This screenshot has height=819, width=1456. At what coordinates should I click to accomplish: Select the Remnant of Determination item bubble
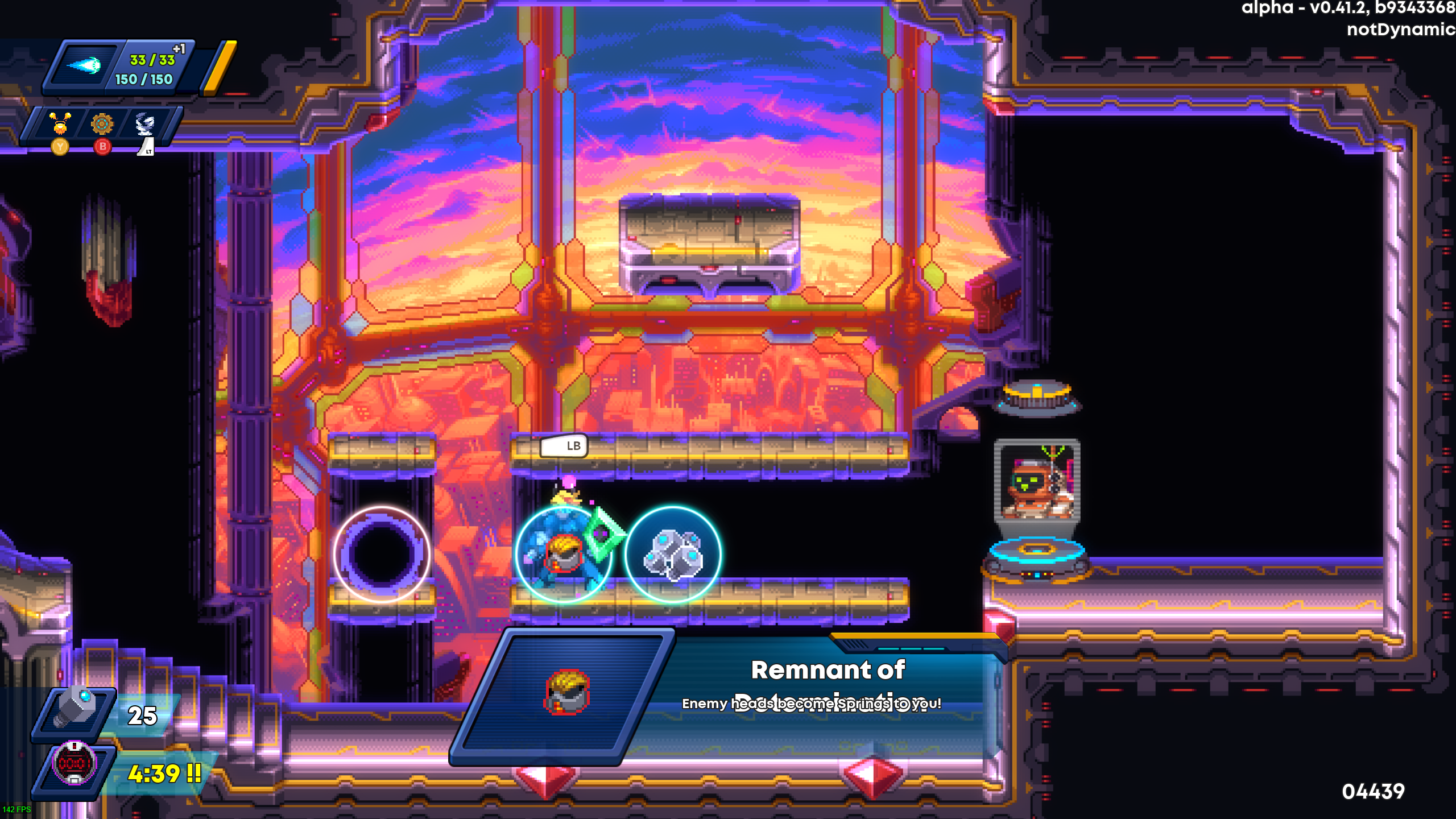[564, 554]
